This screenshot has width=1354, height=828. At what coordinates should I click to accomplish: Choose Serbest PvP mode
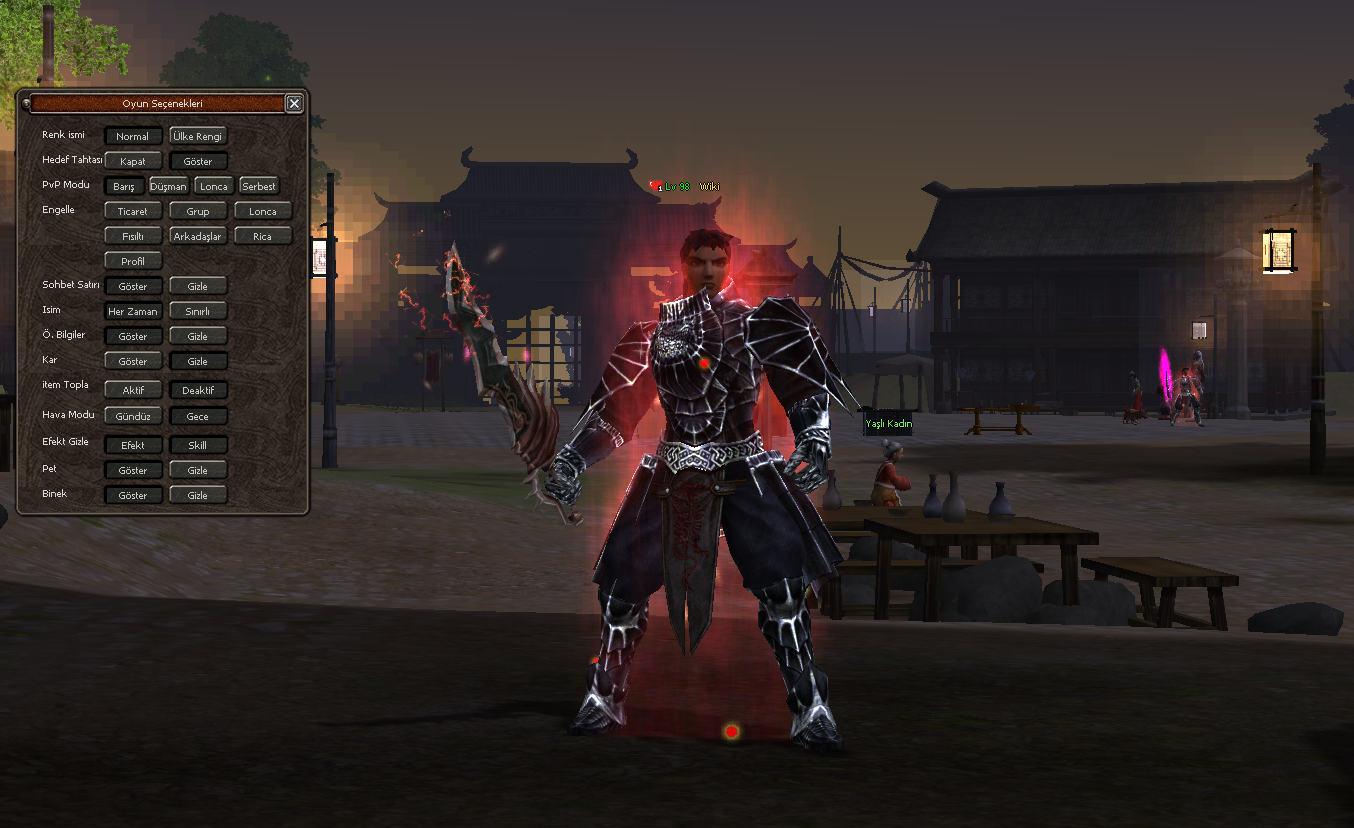259,186
